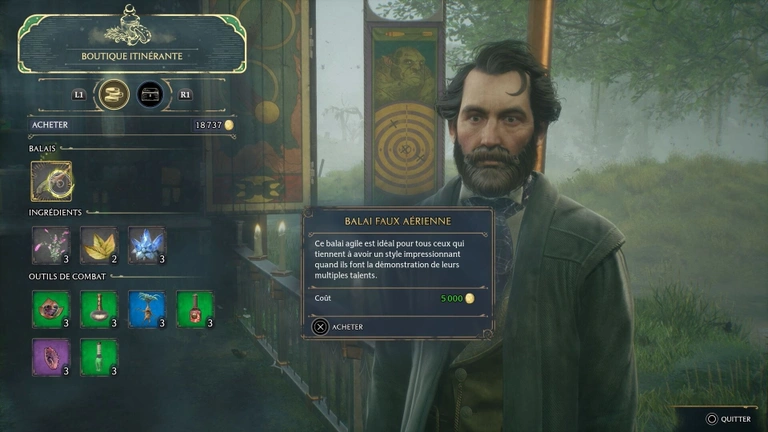
Task: Select the mandrake on blue background
Action: pyautogui.click(x=147, y=309)
